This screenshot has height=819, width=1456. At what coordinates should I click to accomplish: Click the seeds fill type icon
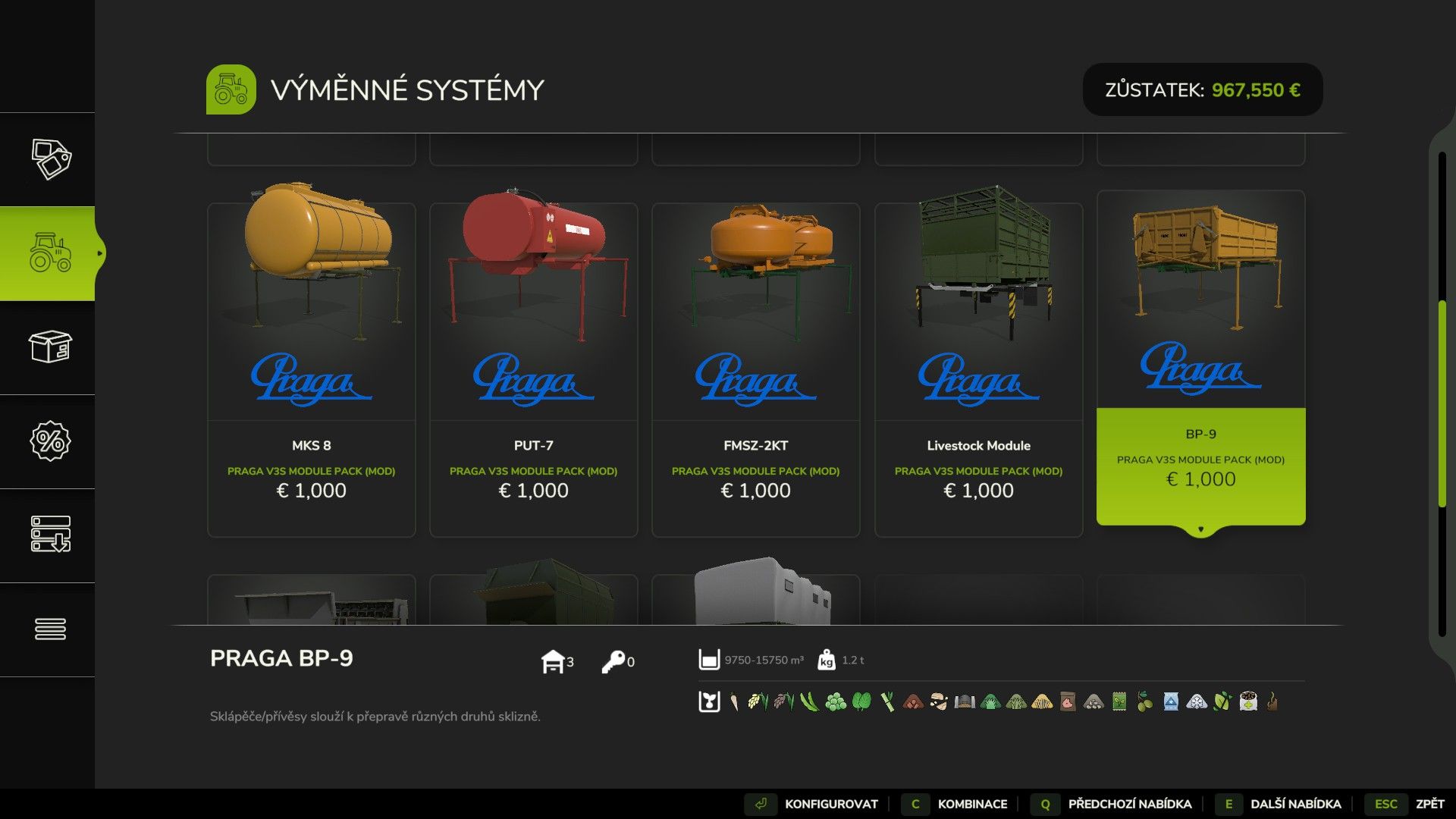[1119, 703]
